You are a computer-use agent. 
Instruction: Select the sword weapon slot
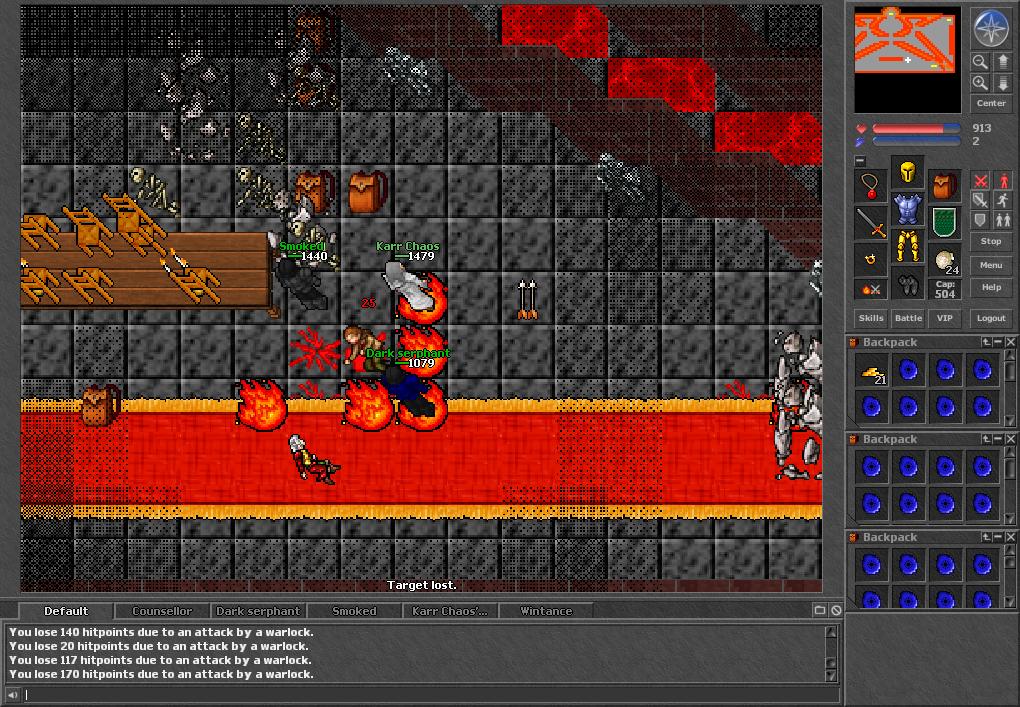[x=872, y=223]
